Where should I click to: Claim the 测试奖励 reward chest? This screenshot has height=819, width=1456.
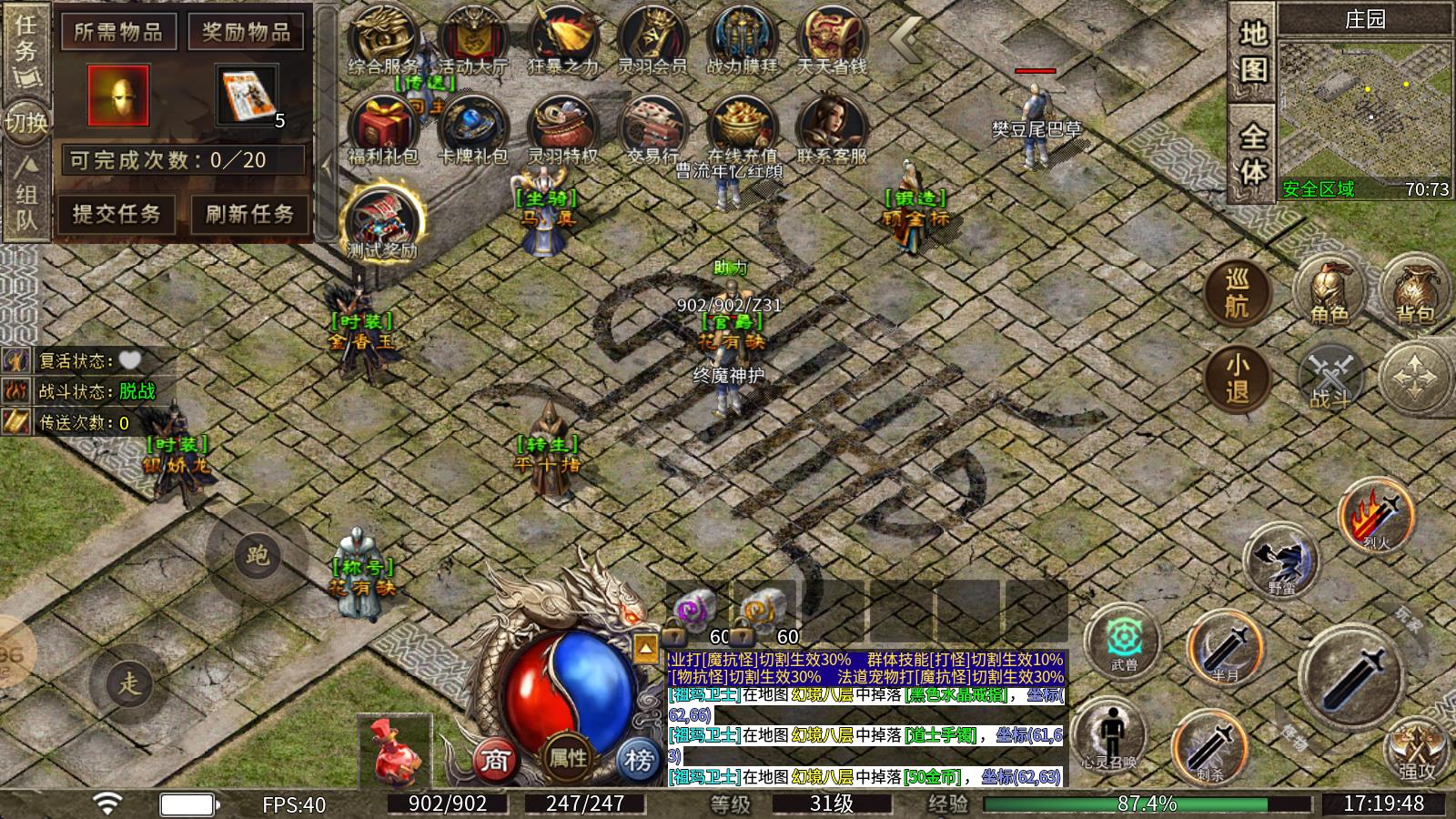coord(383,221)
